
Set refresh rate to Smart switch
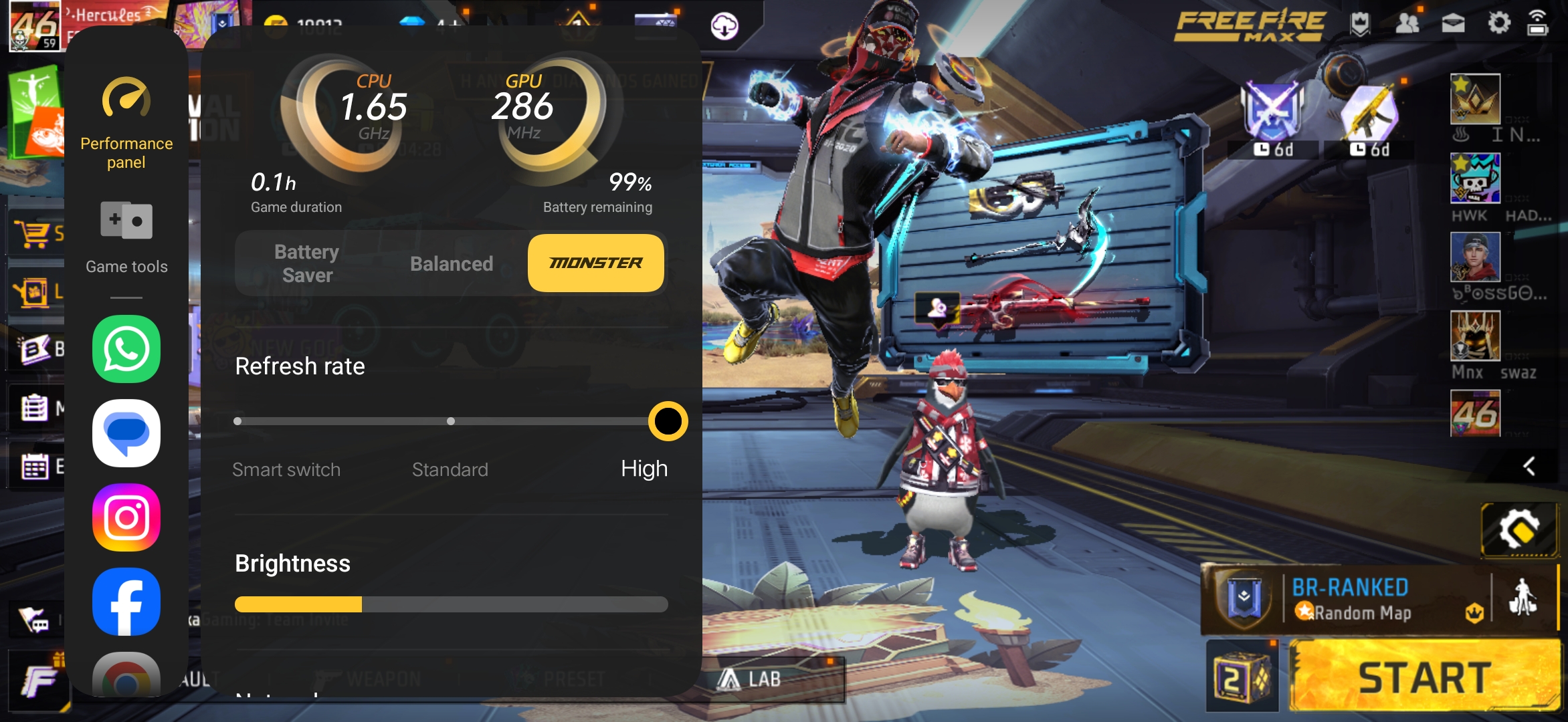(238, 421)
